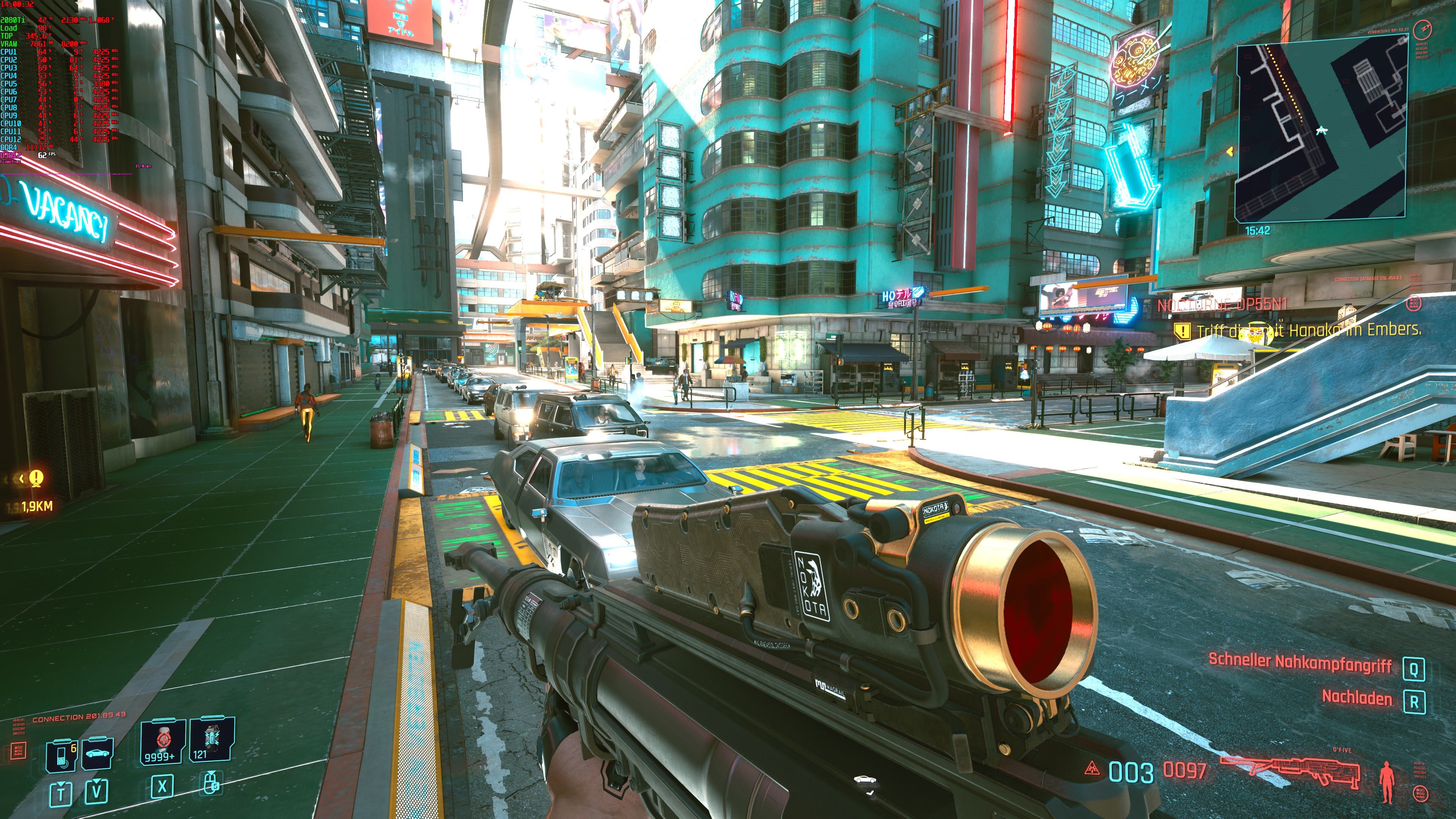
Task: Open the Nocturne OP55N1 quest tracker
Action: (x=1222, y=304)
